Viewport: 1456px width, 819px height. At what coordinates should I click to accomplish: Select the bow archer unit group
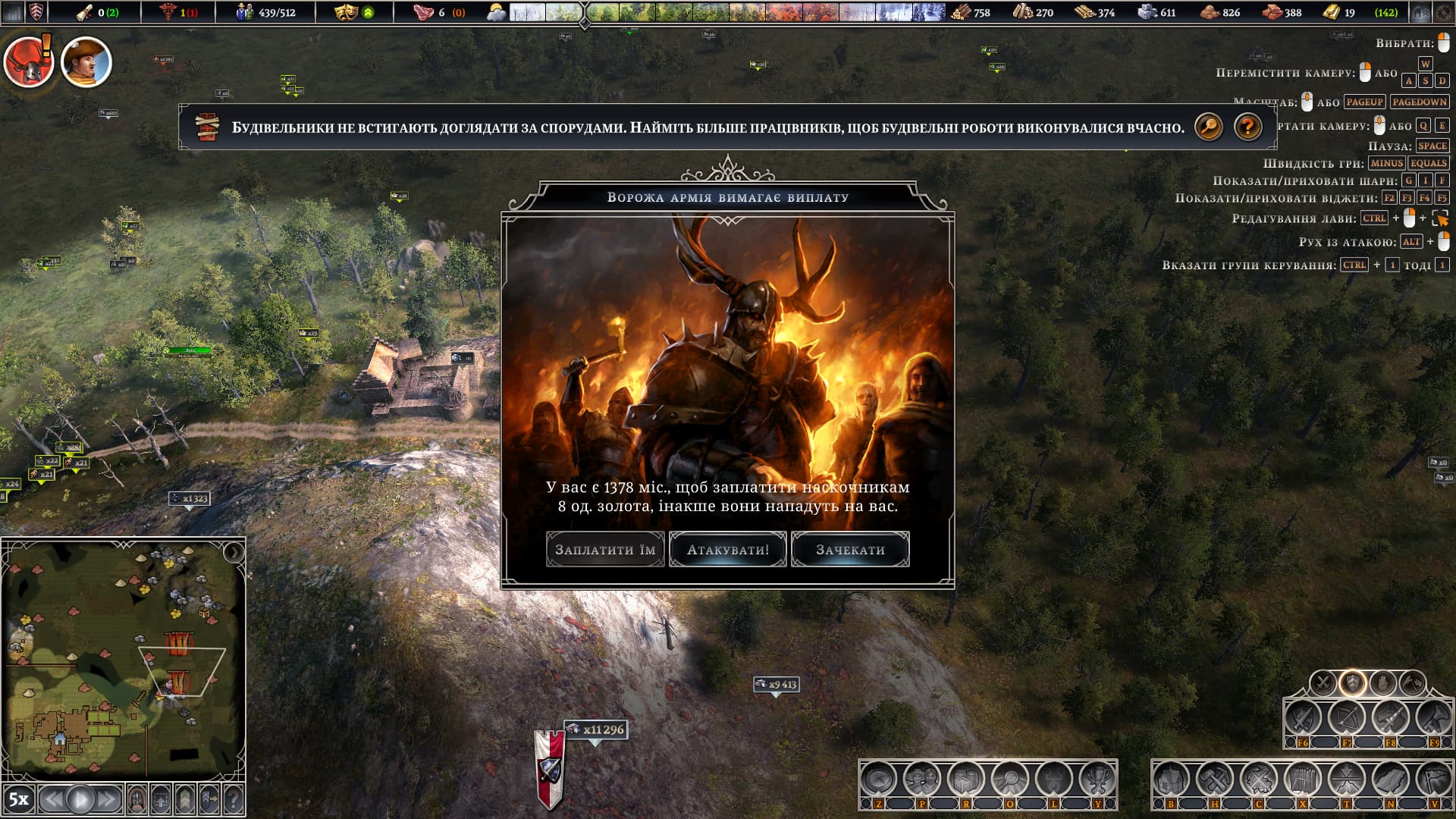click(1346, 717)
